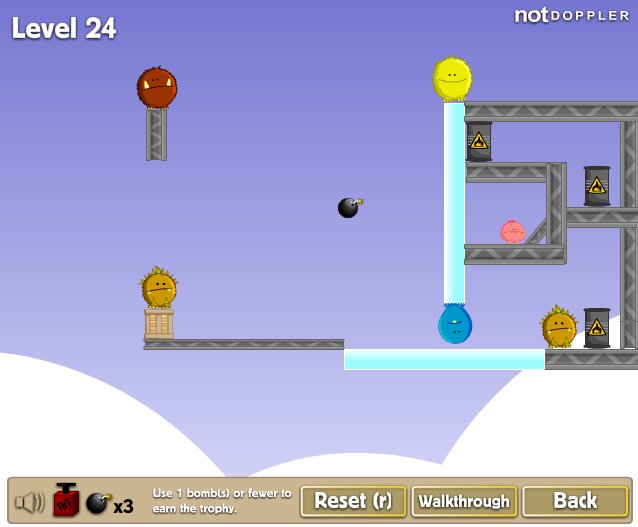
Task: Visit the notDoppler logo link
Action: coord(572,16)
